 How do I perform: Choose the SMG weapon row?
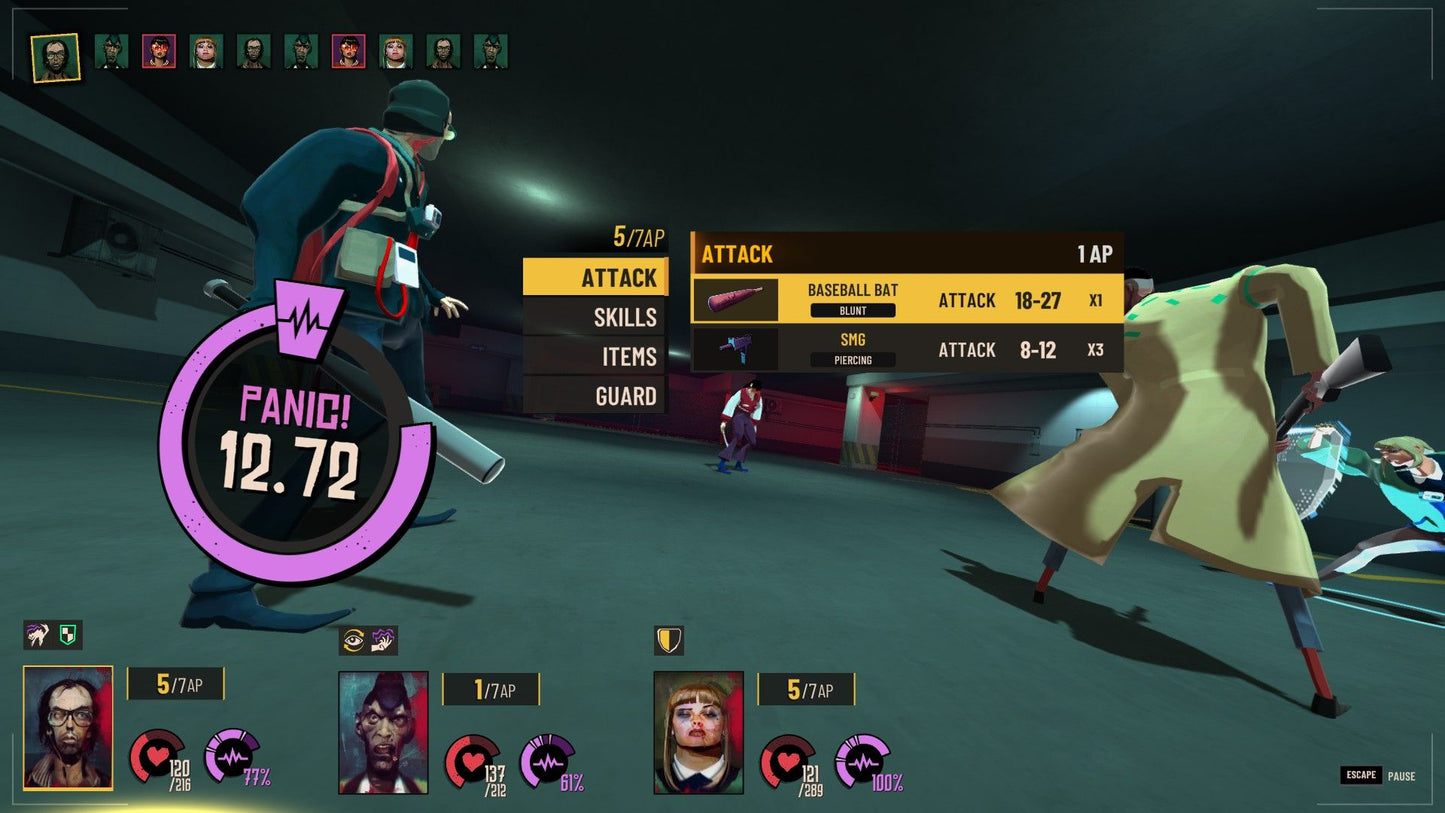pos(907,349)
